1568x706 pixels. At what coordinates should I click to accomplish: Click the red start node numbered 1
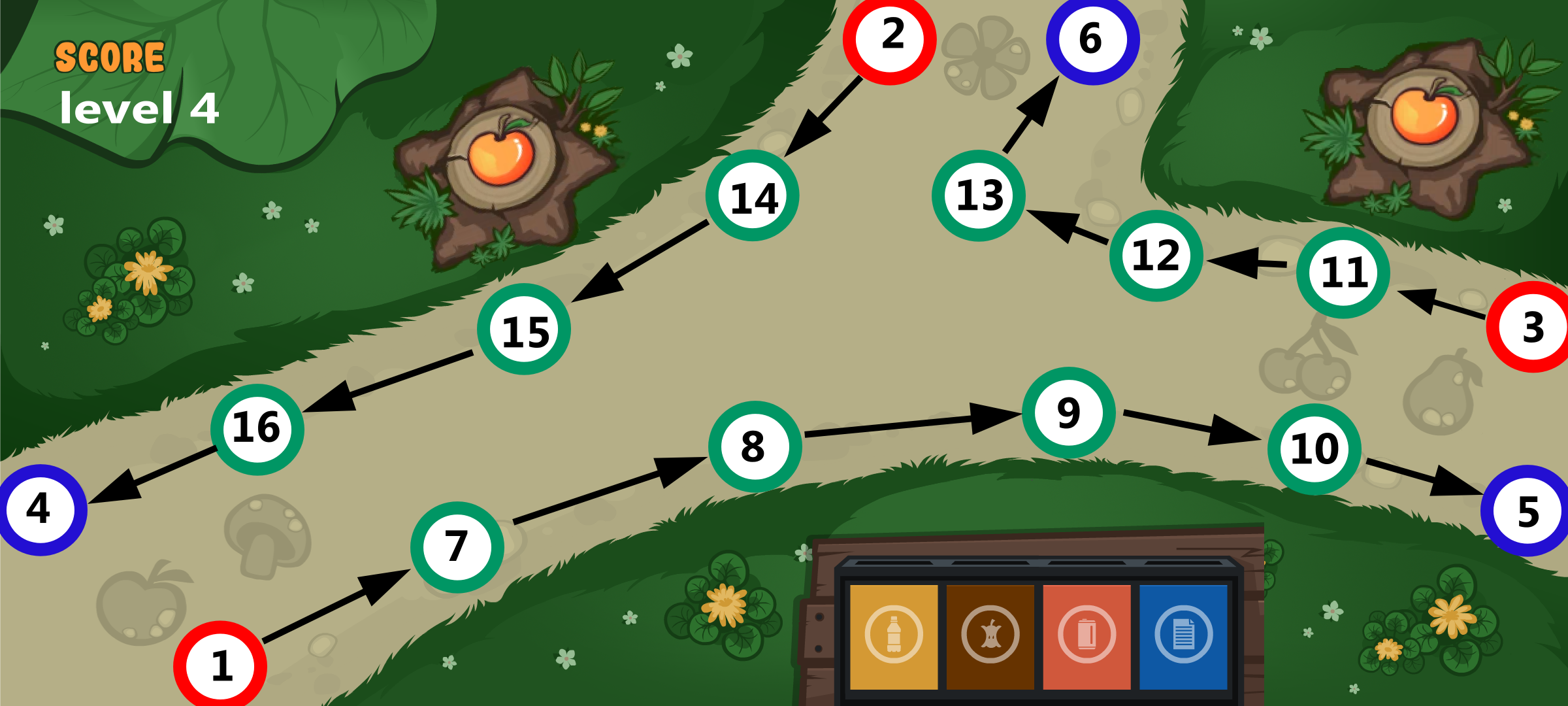click(220, 666)
